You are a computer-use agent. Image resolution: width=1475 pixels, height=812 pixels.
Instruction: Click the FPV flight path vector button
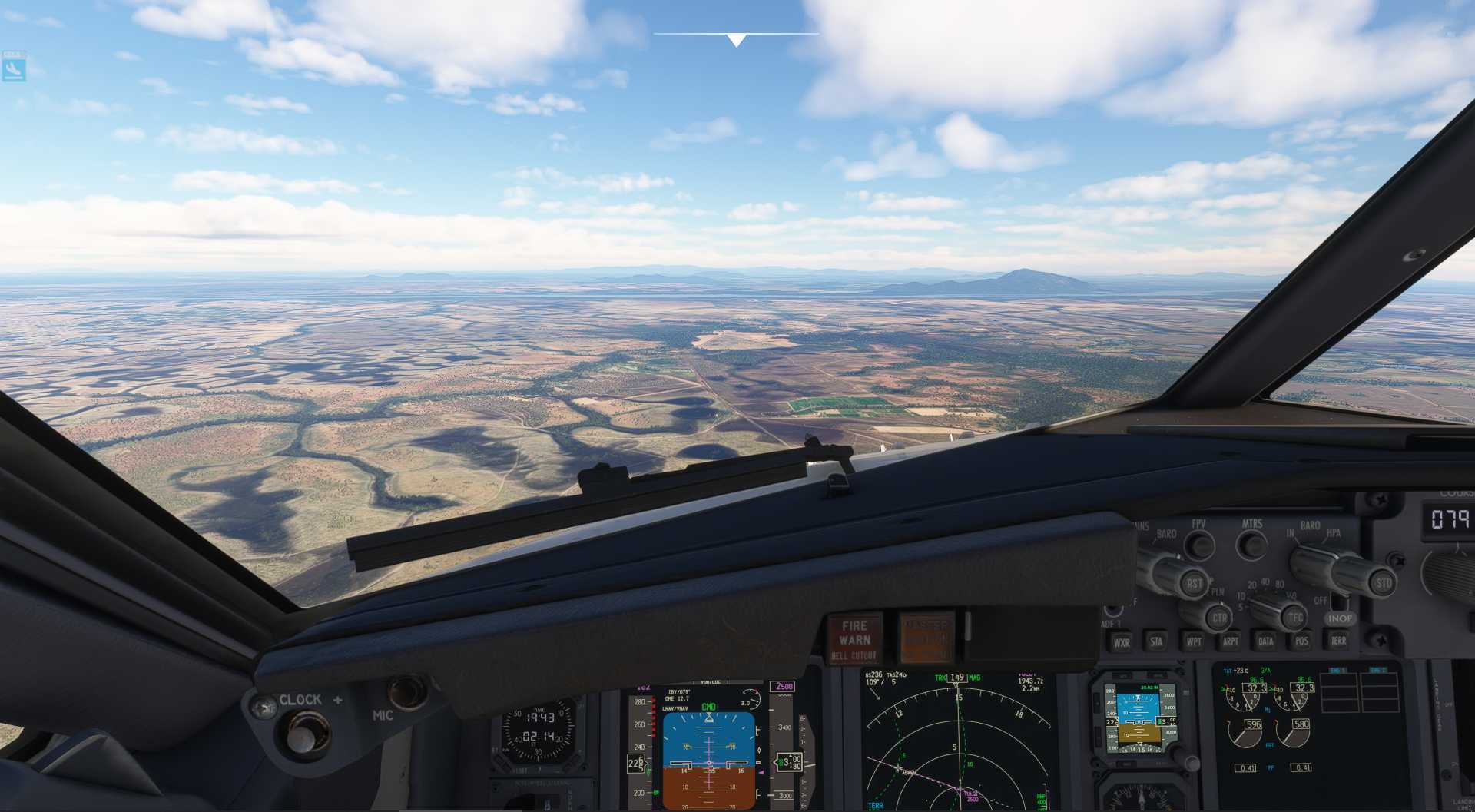pyautogui.click(x=1198, y=545)
